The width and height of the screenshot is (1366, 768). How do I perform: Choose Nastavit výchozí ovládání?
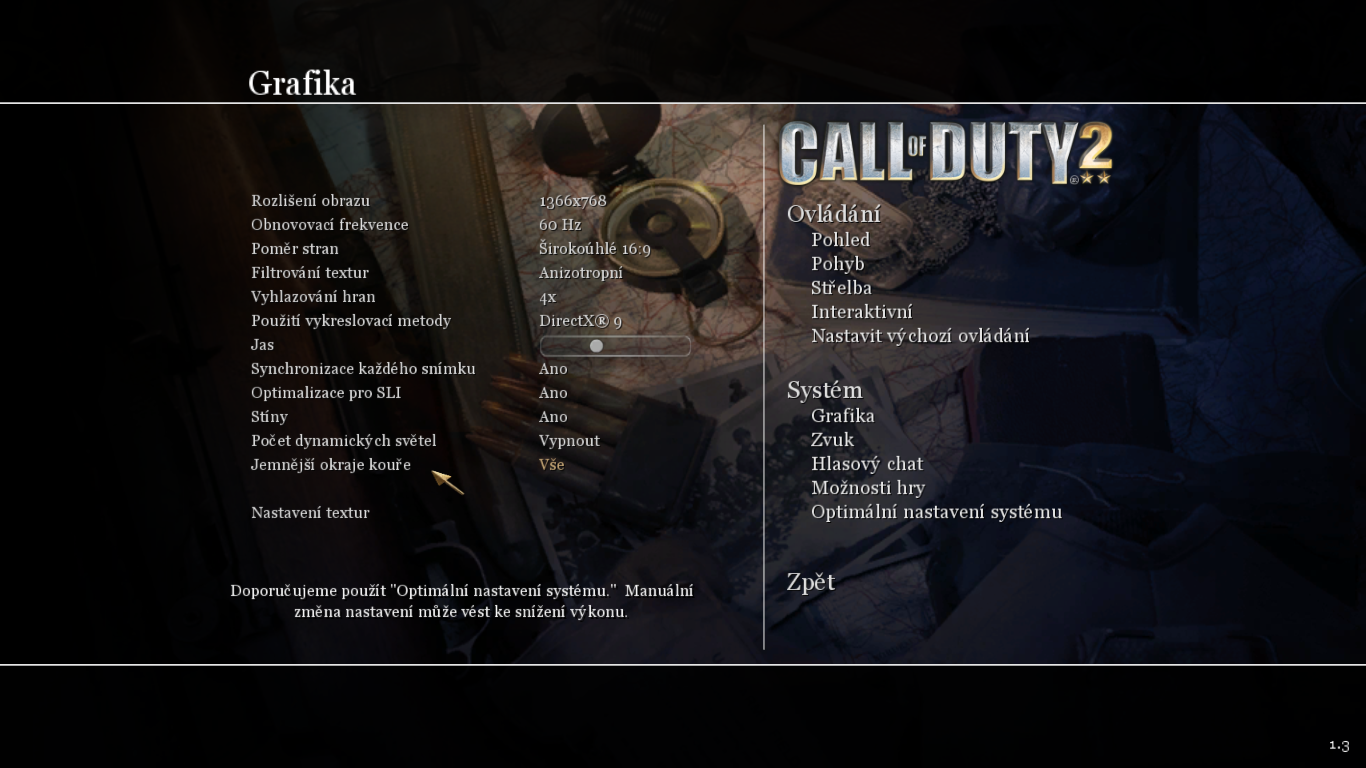919,336
